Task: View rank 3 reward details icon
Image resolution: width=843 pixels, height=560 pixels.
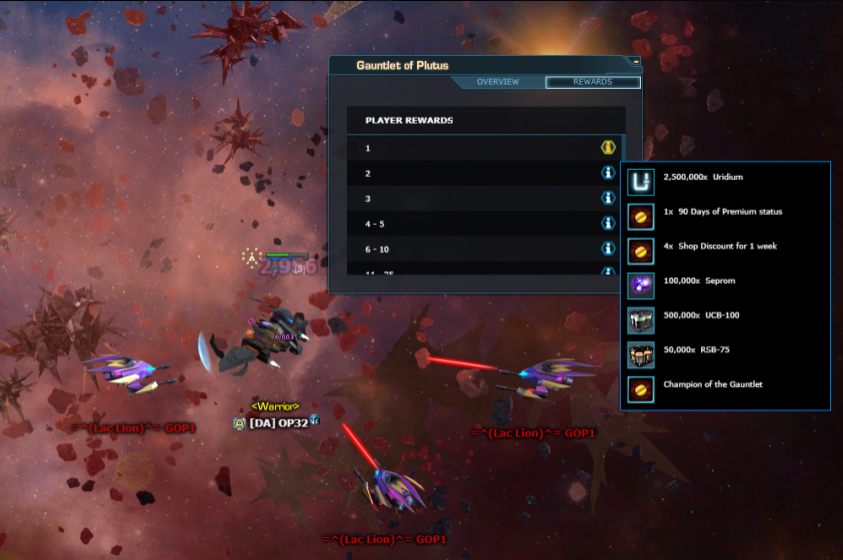Action: click(607, 198)
